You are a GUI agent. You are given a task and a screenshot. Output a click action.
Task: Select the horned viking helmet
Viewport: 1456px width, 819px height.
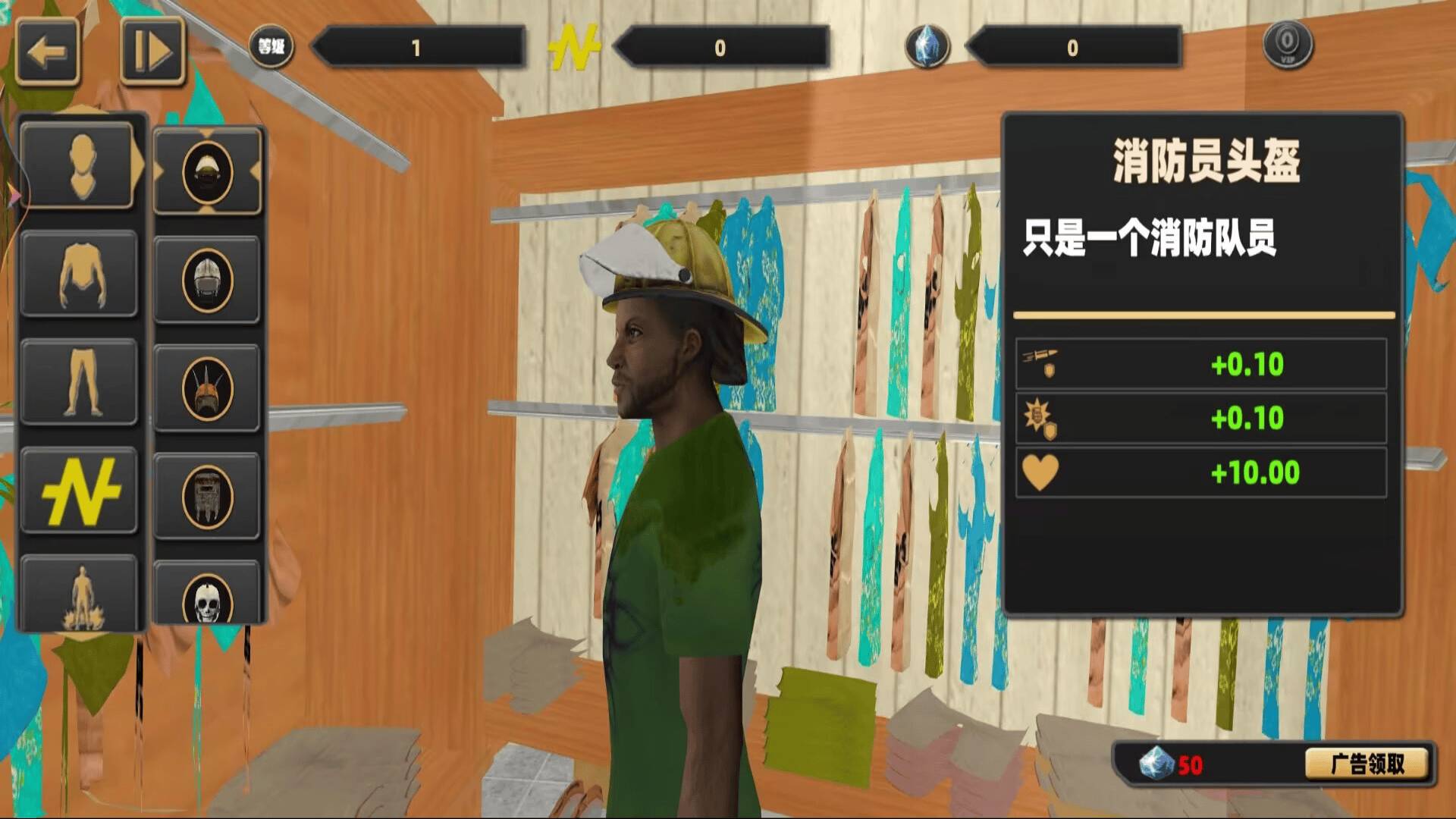click(x=209, y=387)
